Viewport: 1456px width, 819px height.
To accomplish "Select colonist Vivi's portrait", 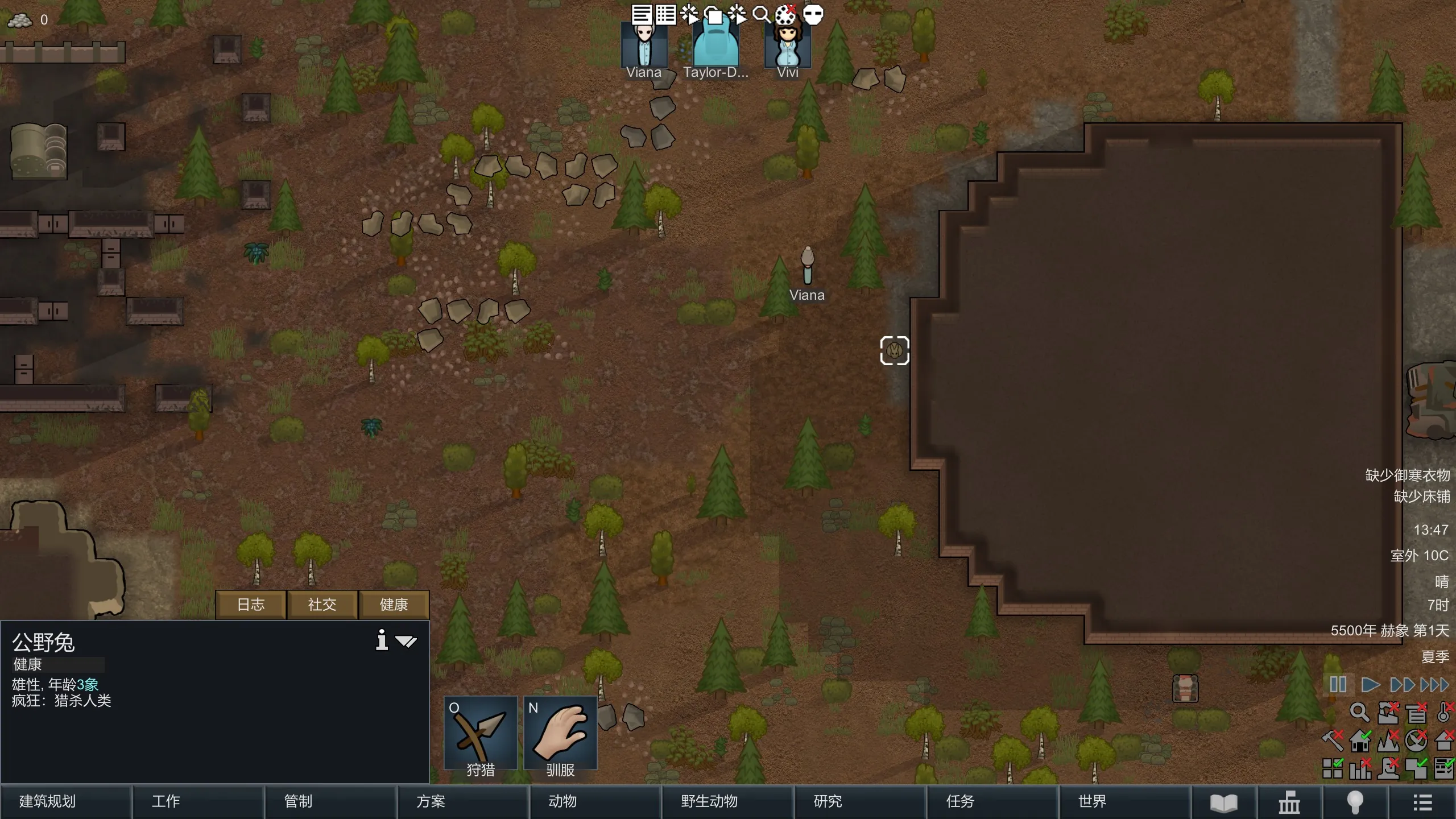I will click(788, 47).
